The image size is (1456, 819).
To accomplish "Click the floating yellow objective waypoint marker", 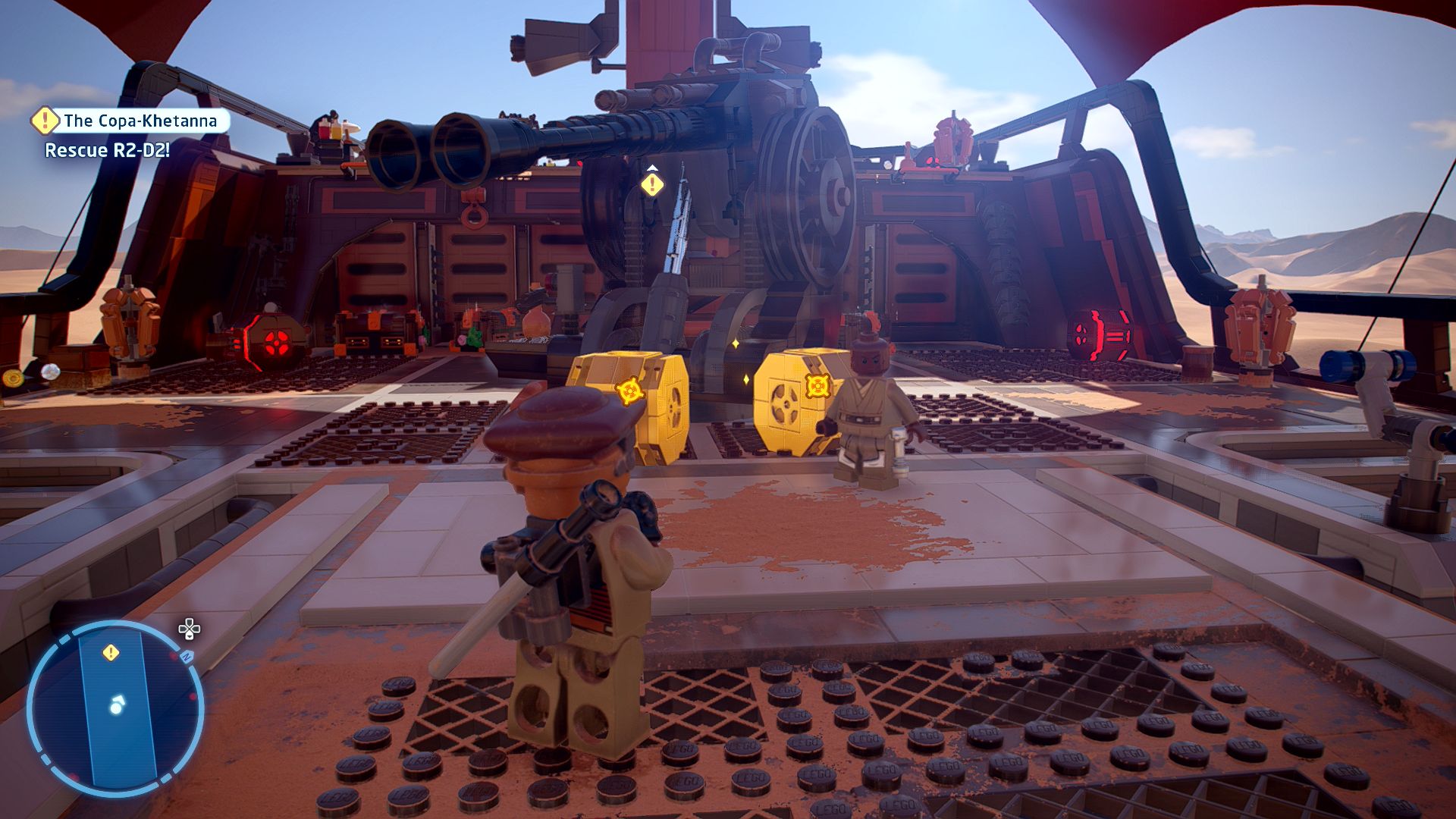I will click(x=652, y=184).
